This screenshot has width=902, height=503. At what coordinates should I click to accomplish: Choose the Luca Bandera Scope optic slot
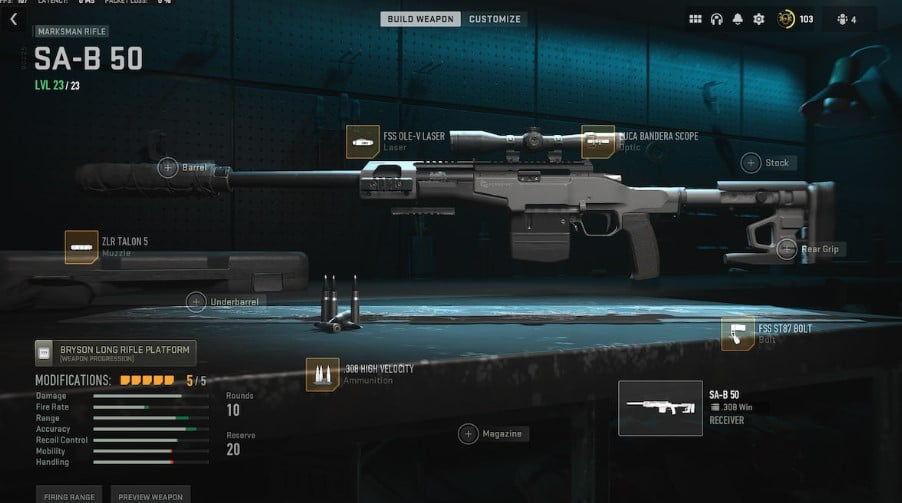(x=598, y=141)
